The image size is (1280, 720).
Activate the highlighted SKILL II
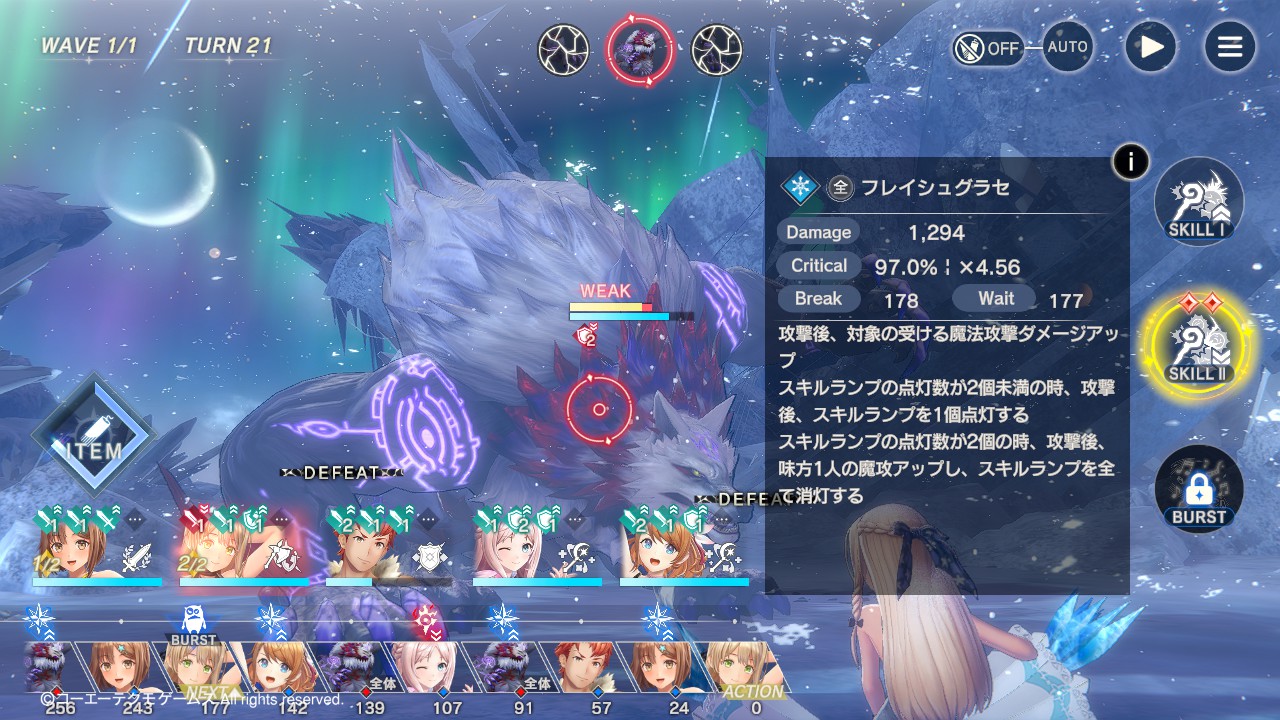[x=1199, y=345]
